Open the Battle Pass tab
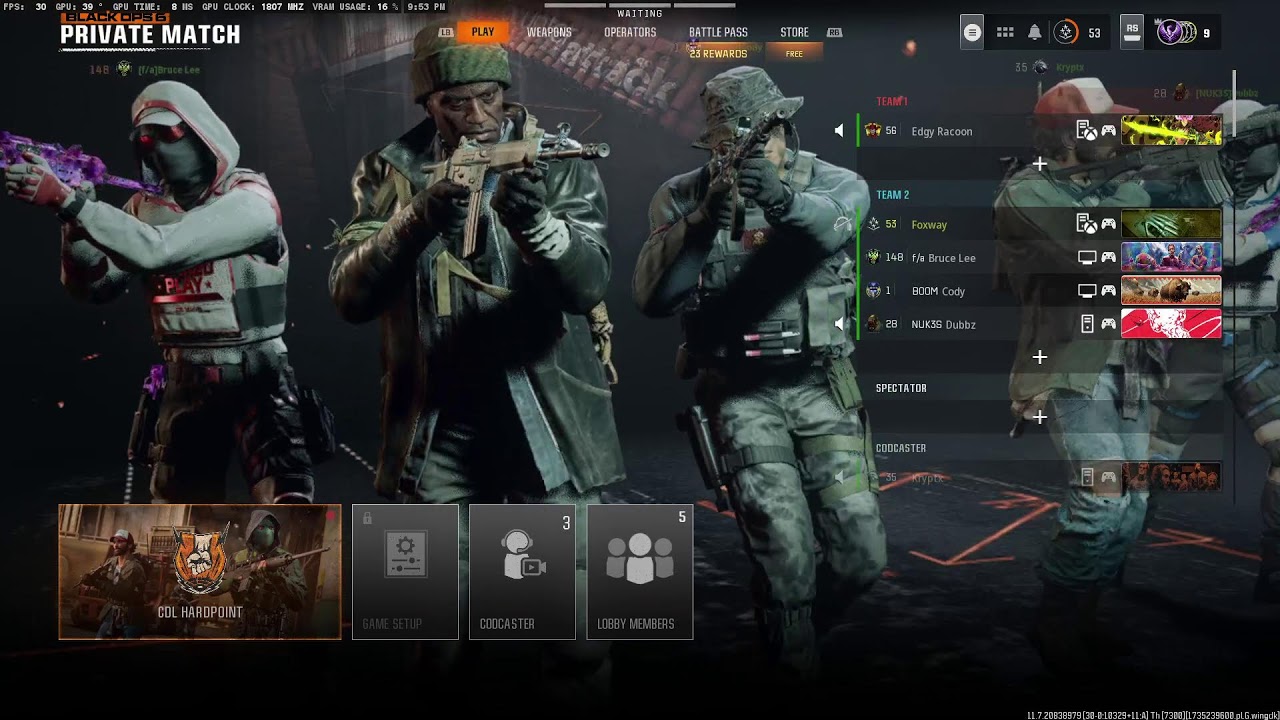 [718, 32]
